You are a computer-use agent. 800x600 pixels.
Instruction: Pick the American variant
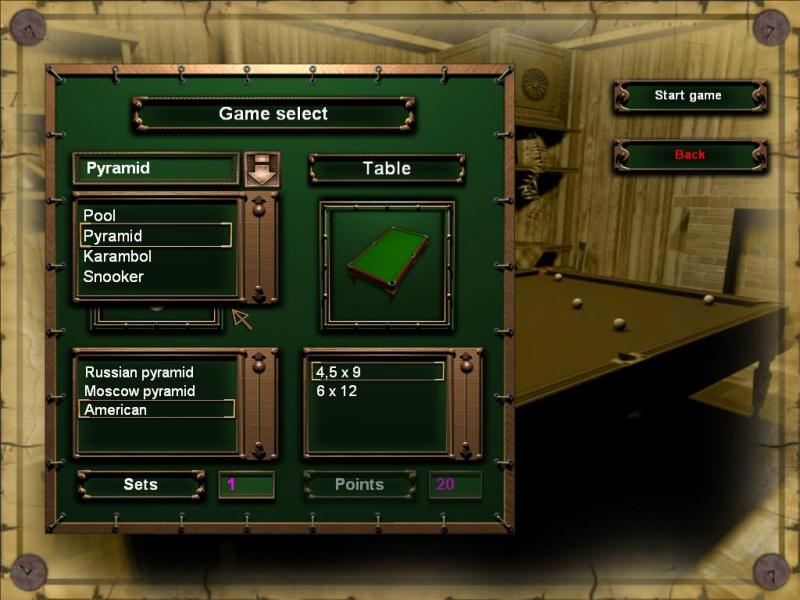click(116, 410)
